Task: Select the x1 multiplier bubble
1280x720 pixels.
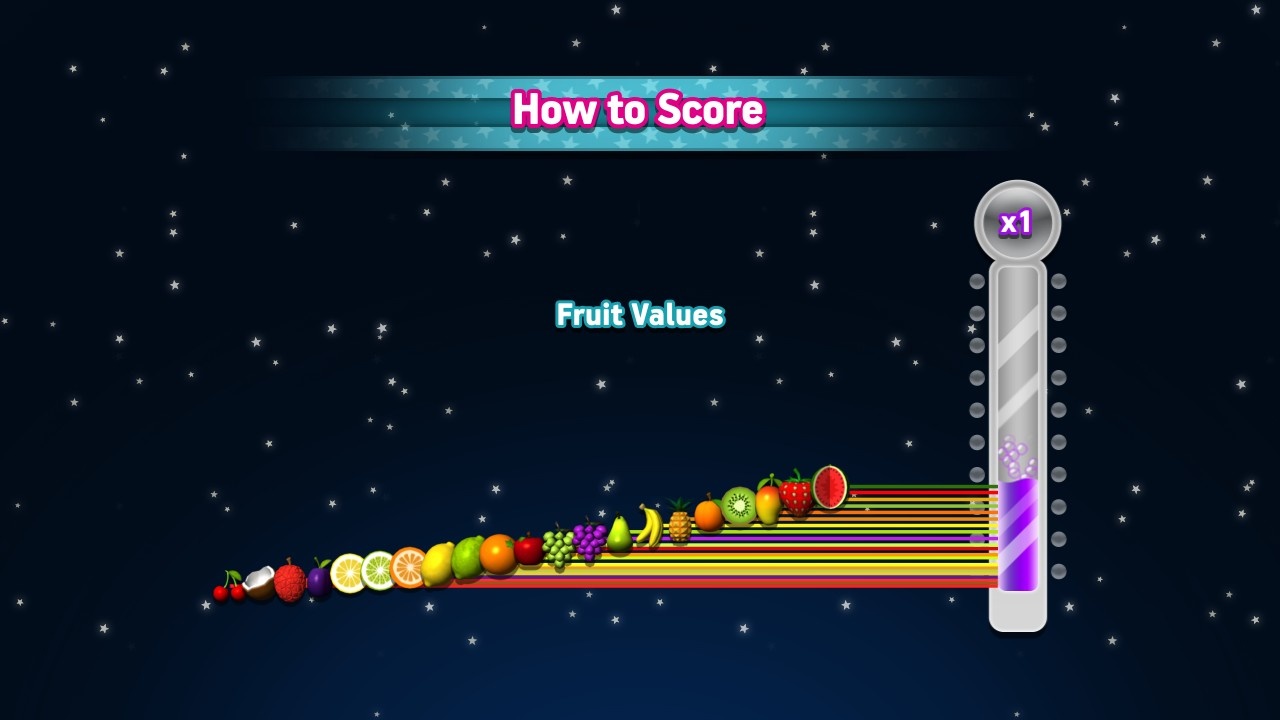Action: [1016, 222]
